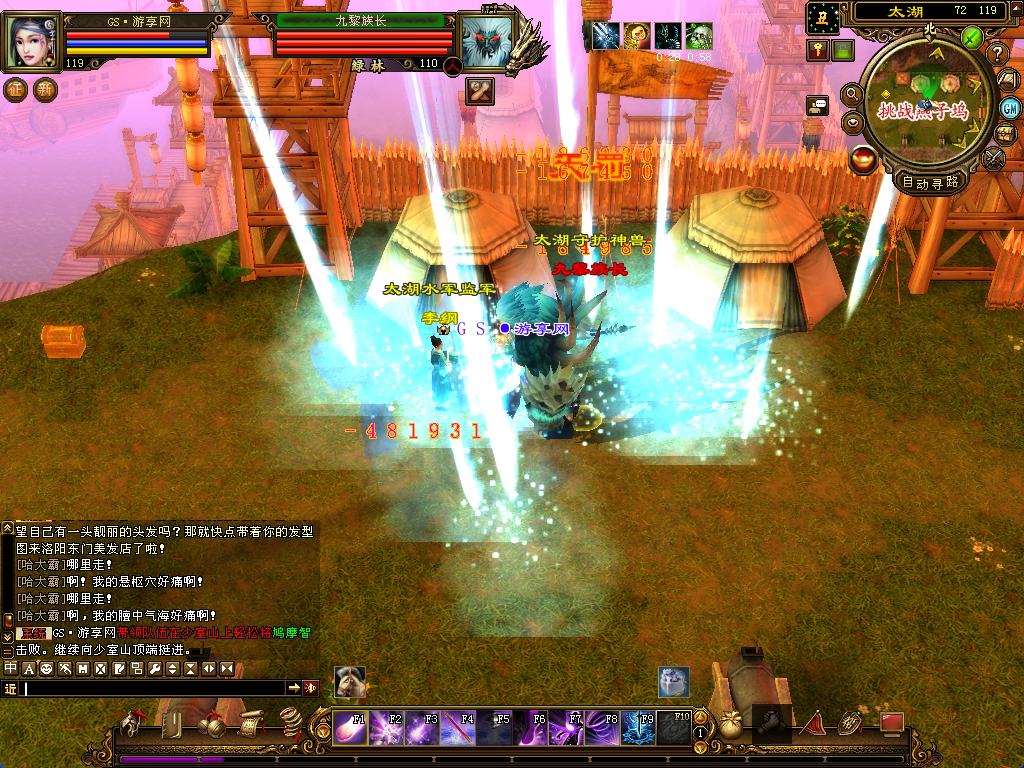Click the crossed tools icon under target
This screenshot has width=1024, height=768.
point(480,91)
